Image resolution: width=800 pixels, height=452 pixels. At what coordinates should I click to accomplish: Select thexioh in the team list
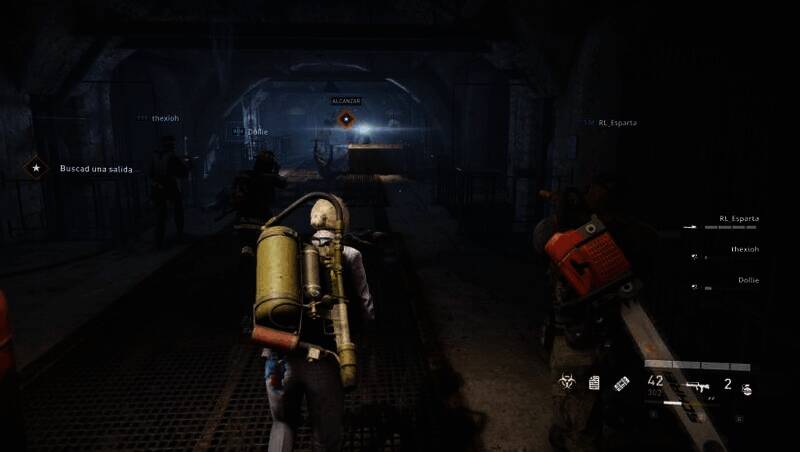tap(744, 249)
